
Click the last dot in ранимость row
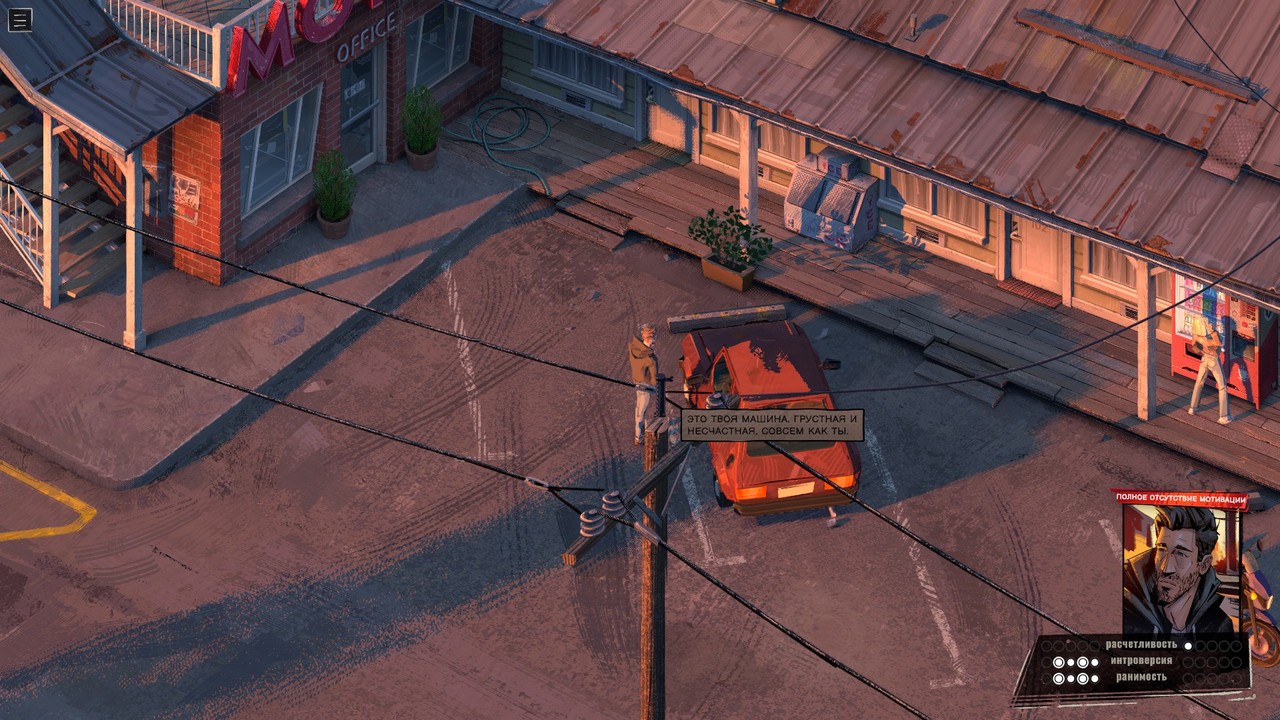1238,679
